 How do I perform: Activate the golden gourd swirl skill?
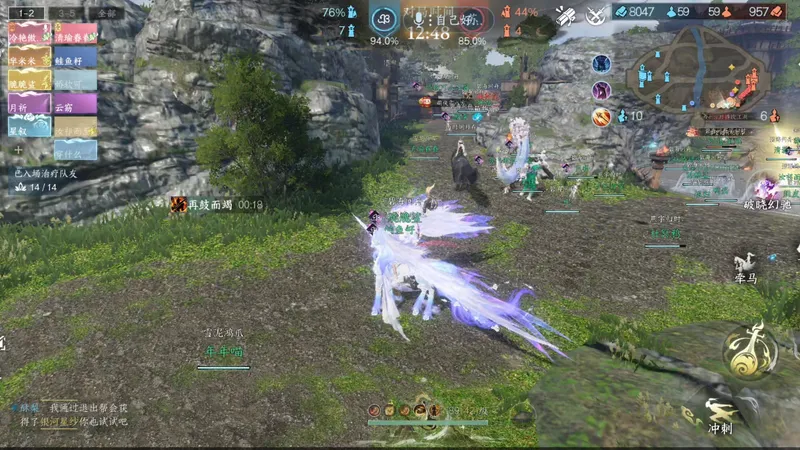[752, 350]
